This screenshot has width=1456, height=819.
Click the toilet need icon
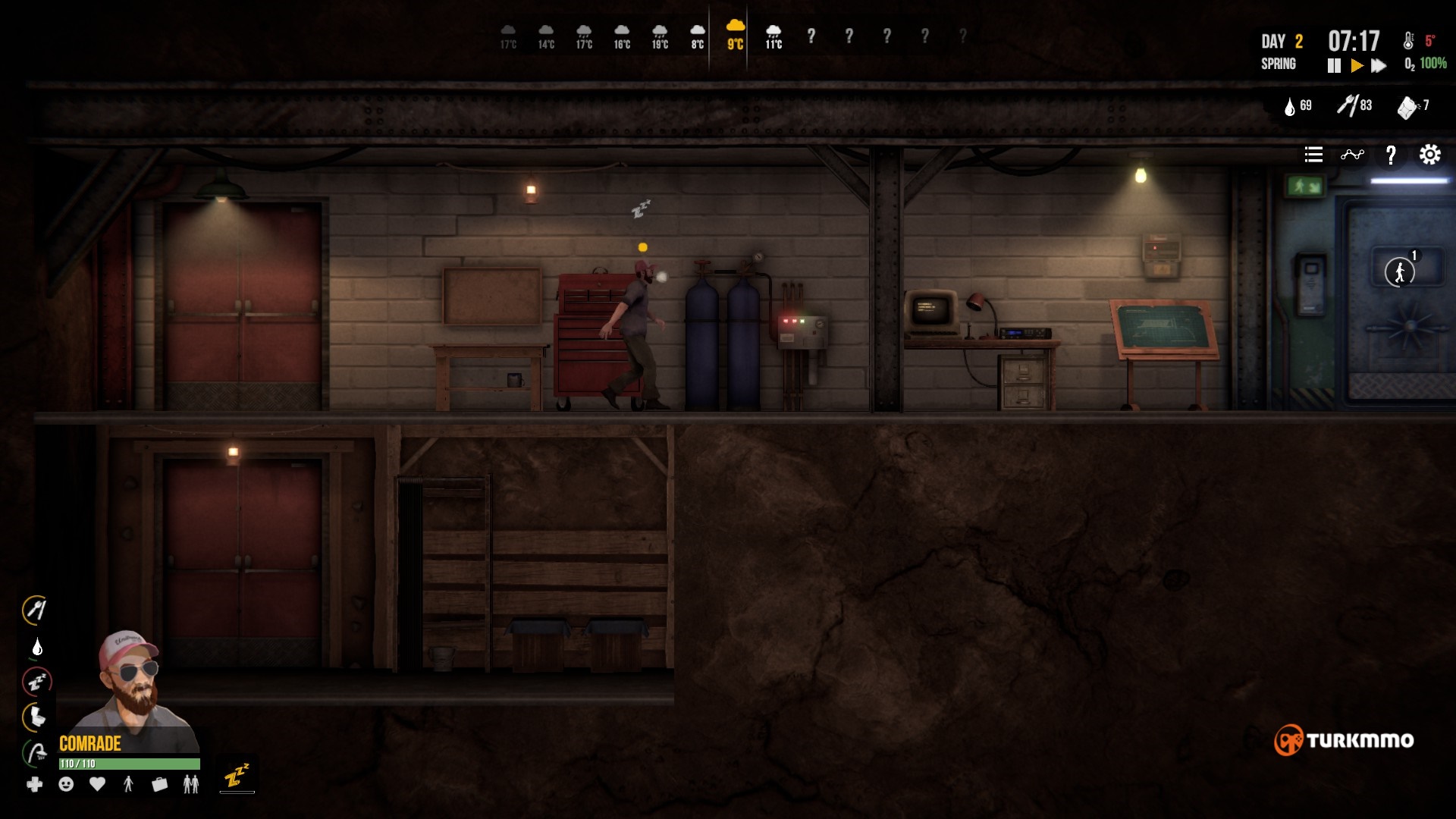point(36,717)
